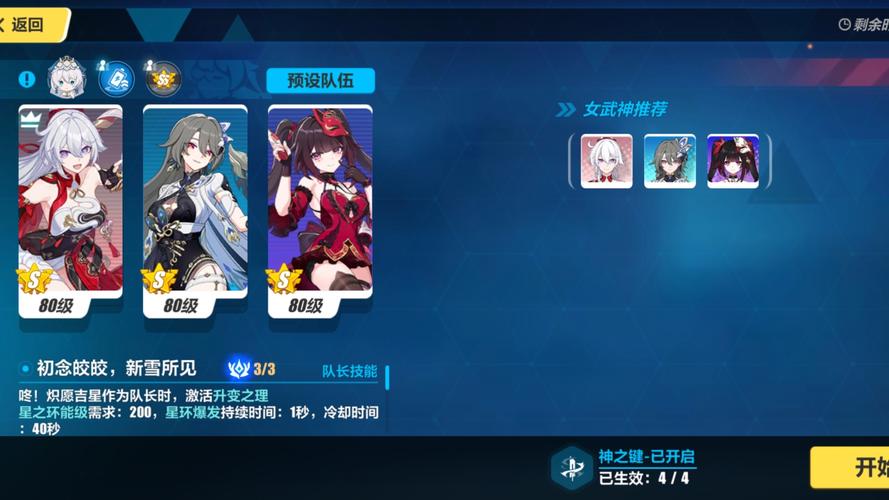Screen dimensions: 889x500
Task: Choose the dark-haired masked recommended valkyrie portrait
Action: point(733,161)
